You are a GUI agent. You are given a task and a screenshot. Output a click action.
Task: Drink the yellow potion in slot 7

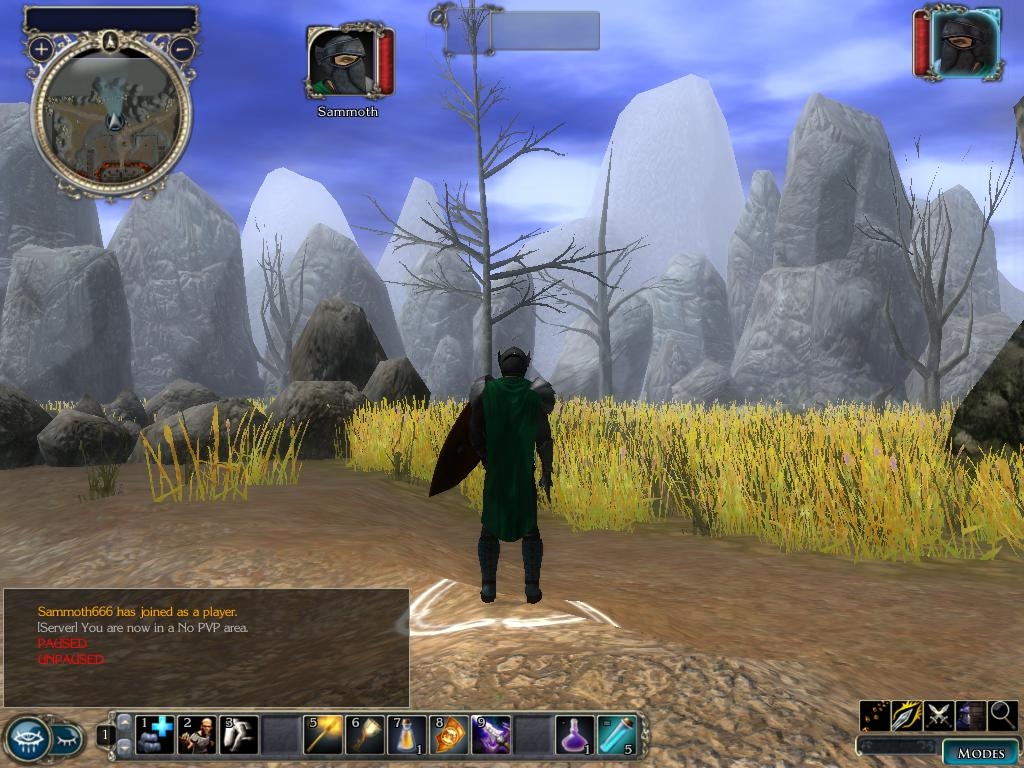coord(407,735)
